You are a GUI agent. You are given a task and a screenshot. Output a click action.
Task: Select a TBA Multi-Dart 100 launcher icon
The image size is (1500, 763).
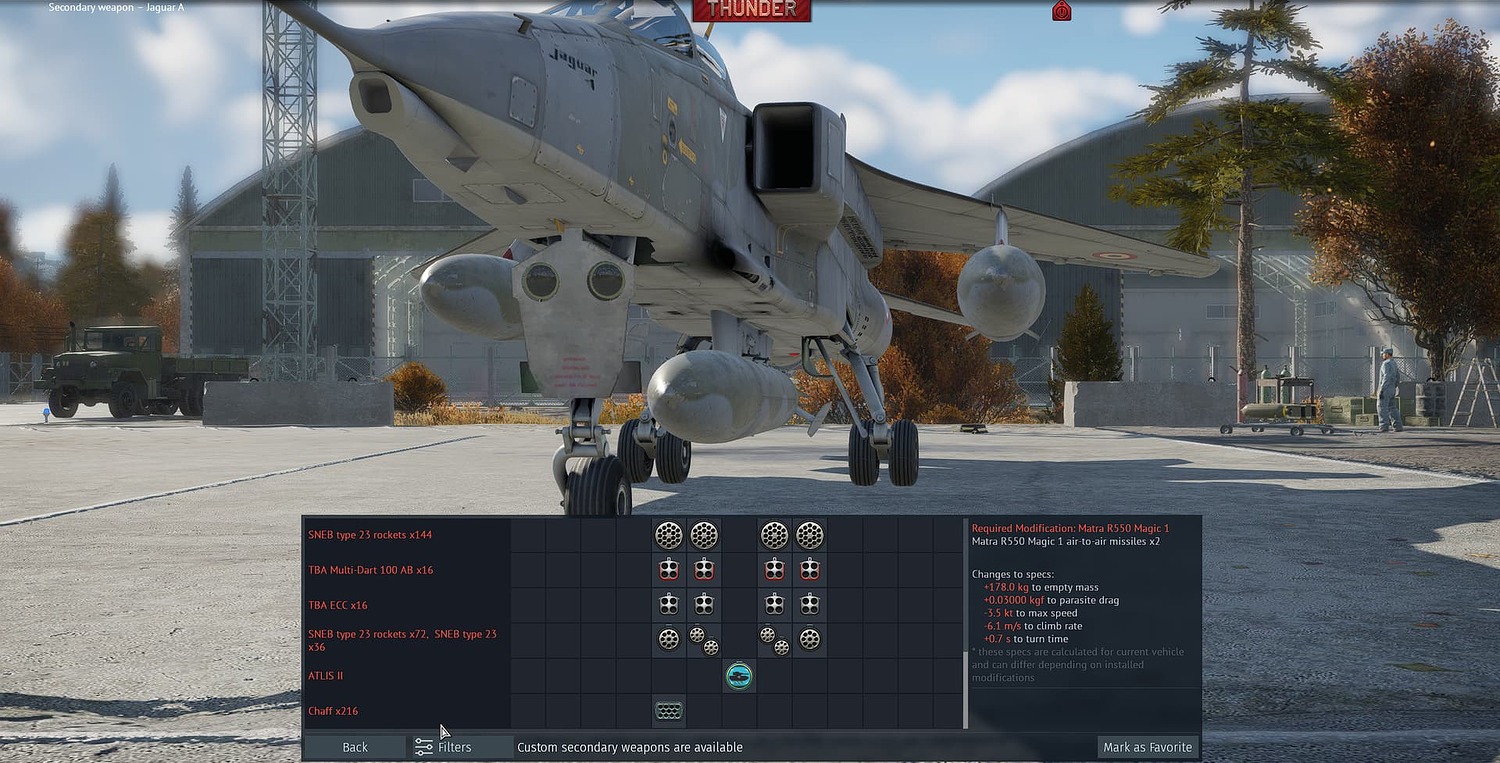669,569
